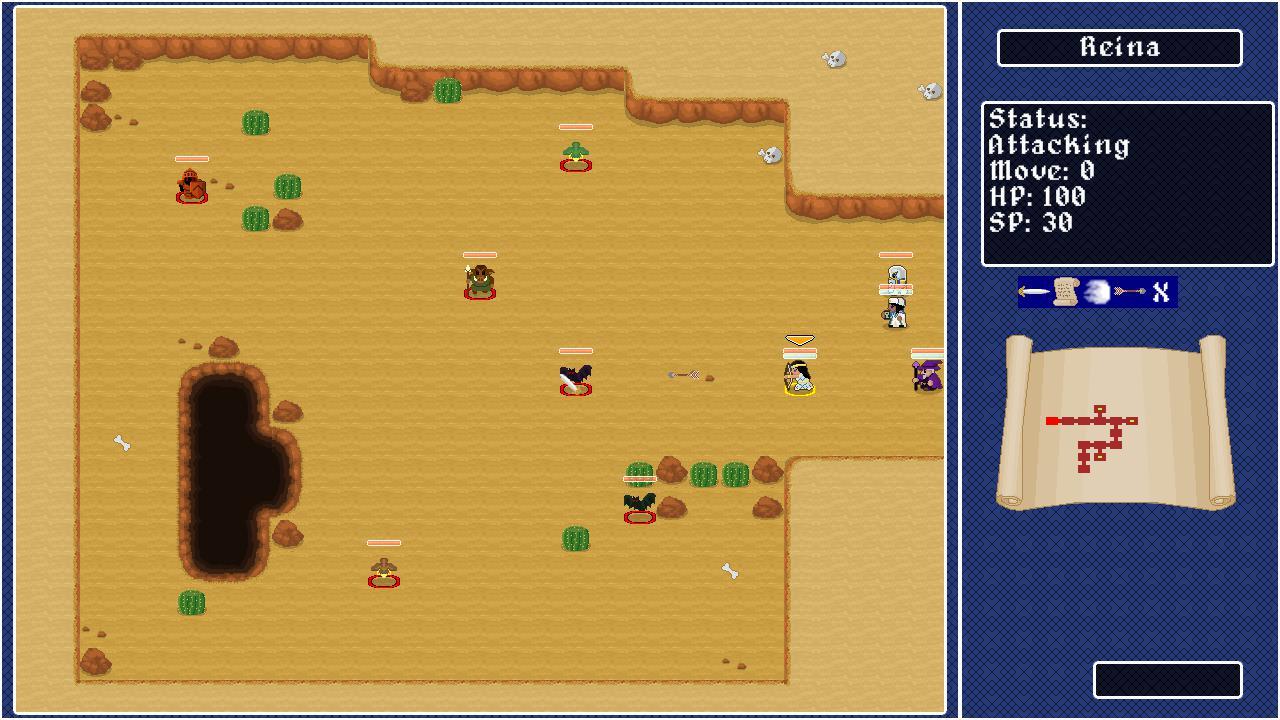This screenshot has width=1280, height=720.
Task: Select the helmeted knight unit with red ring
Action: [190, 187]
